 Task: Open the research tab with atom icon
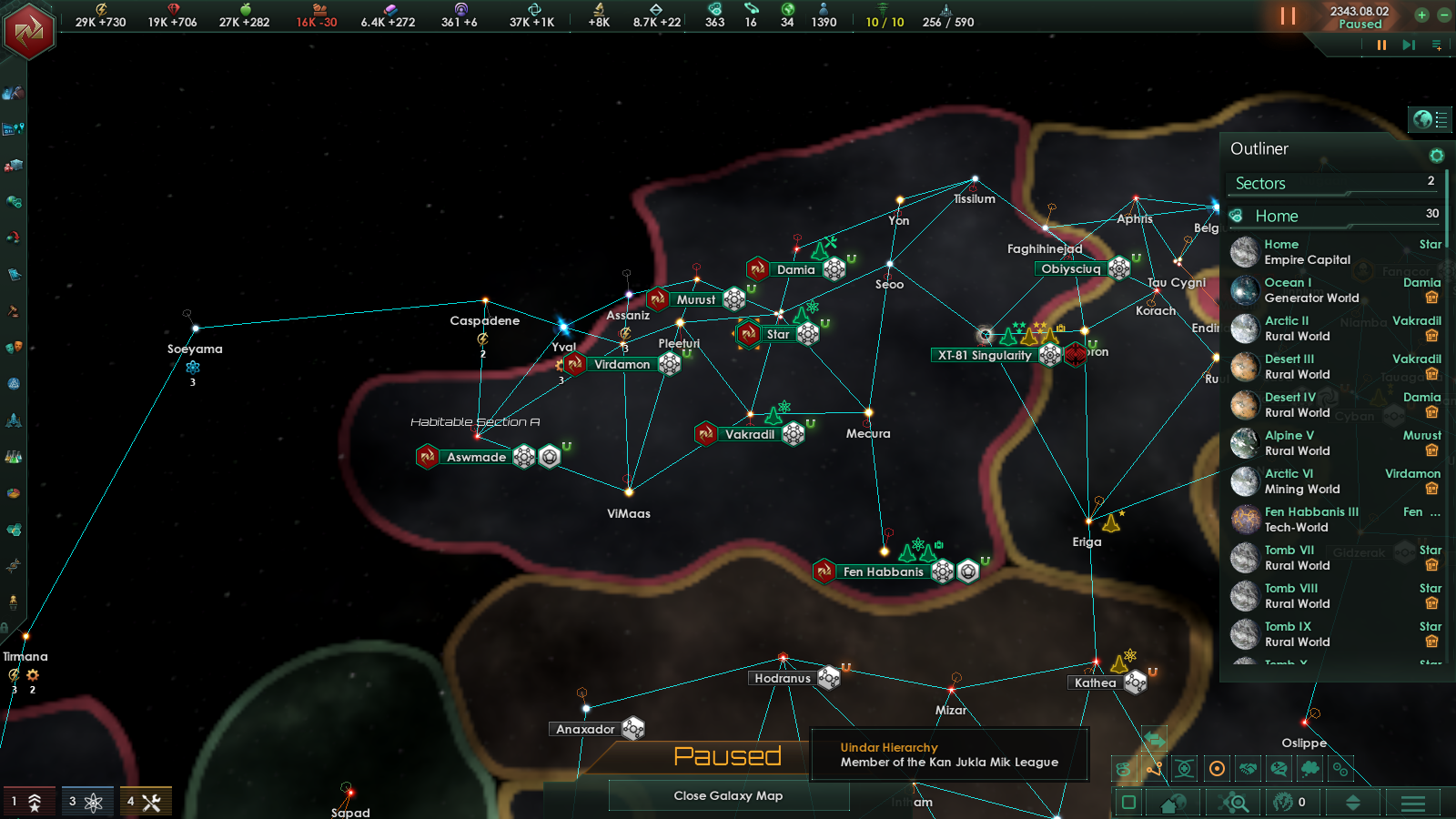coord(87,802)
